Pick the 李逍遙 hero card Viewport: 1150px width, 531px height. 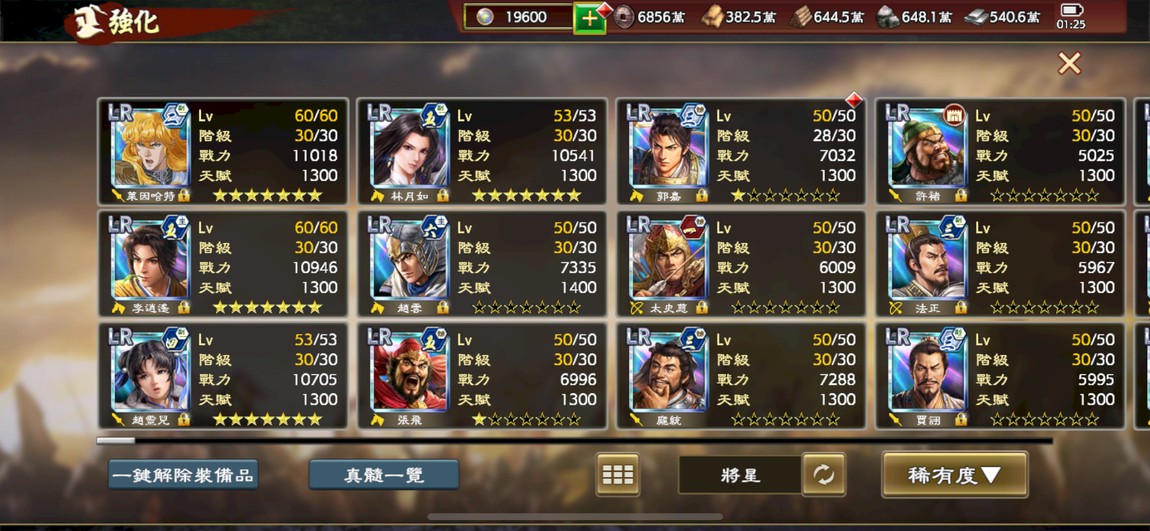click(223, 263)
